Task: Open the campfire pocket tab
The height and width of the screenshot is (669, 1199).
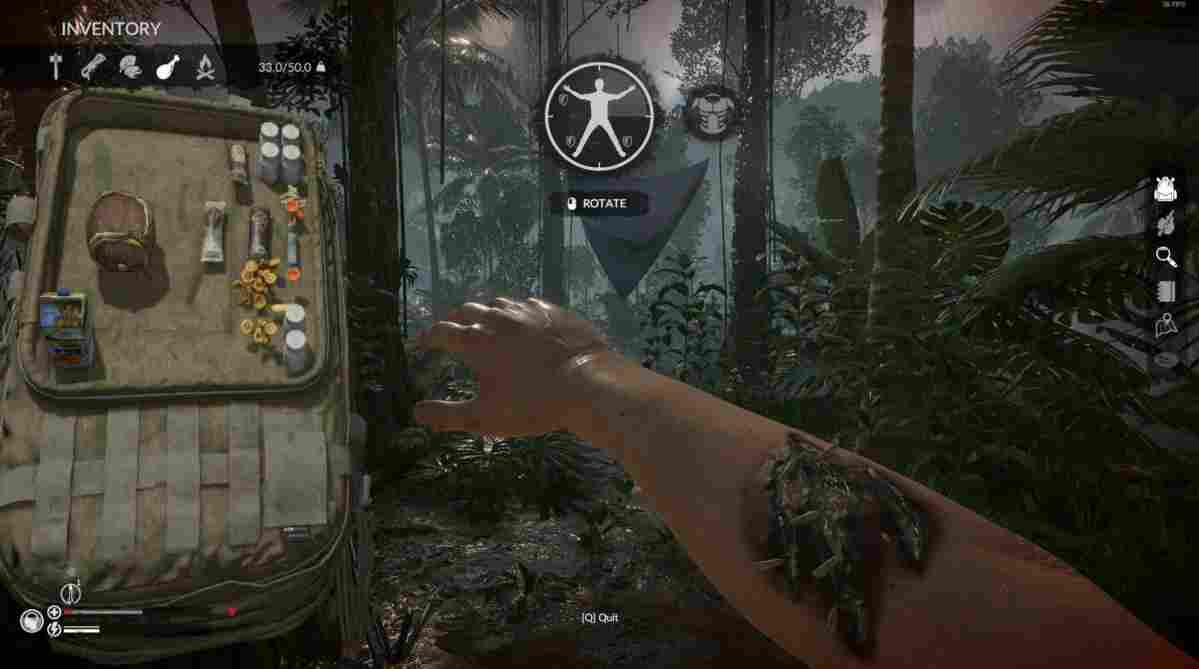Action: pos(204,67)
